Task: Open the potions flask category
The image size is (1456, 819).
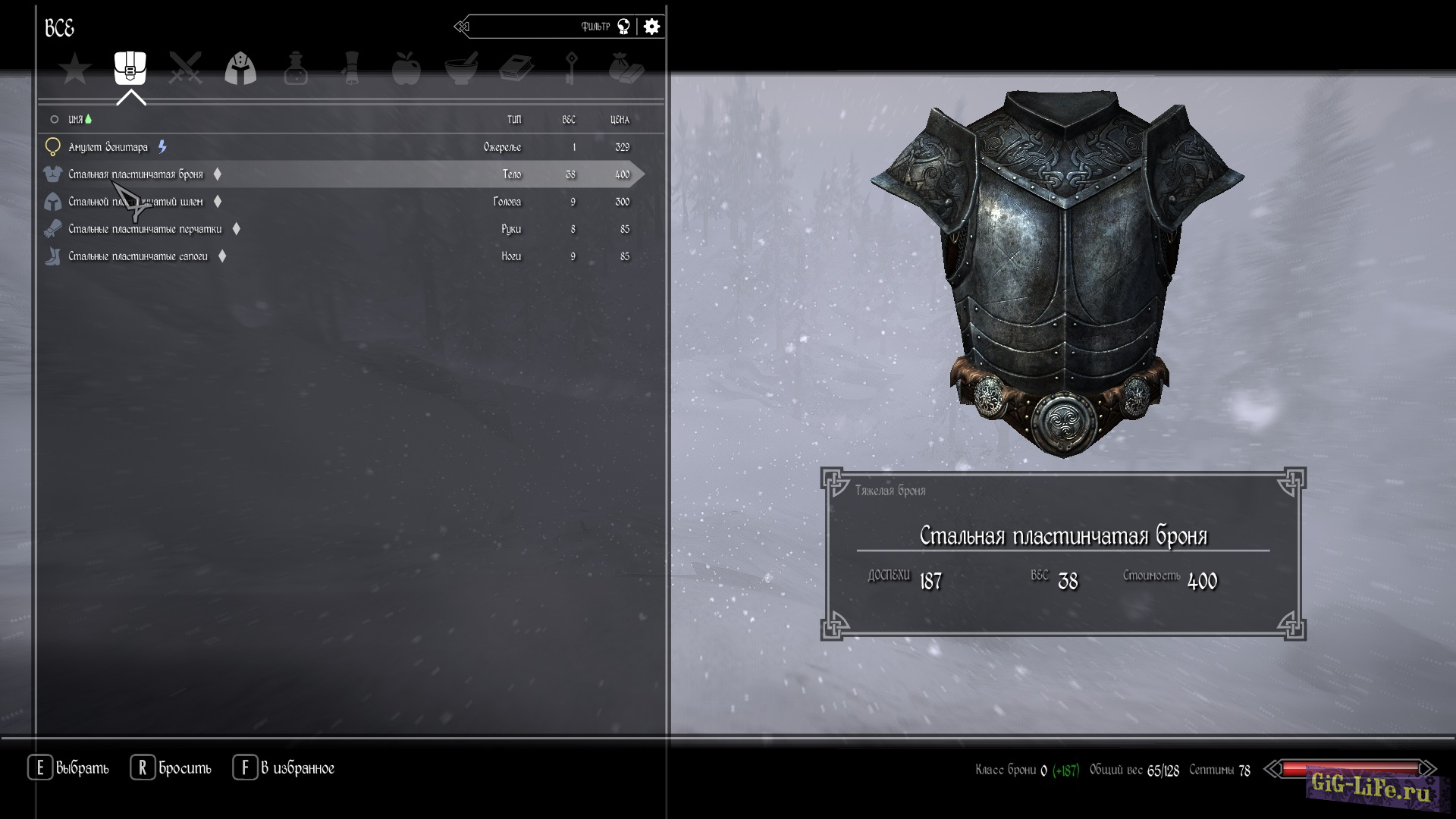Action: (x=296, y=68)
